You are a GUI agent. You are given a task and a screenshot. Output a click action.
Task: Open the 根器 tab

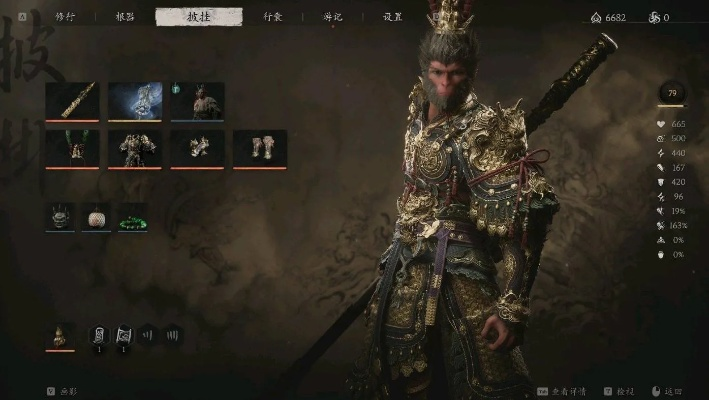coord(125,17)
